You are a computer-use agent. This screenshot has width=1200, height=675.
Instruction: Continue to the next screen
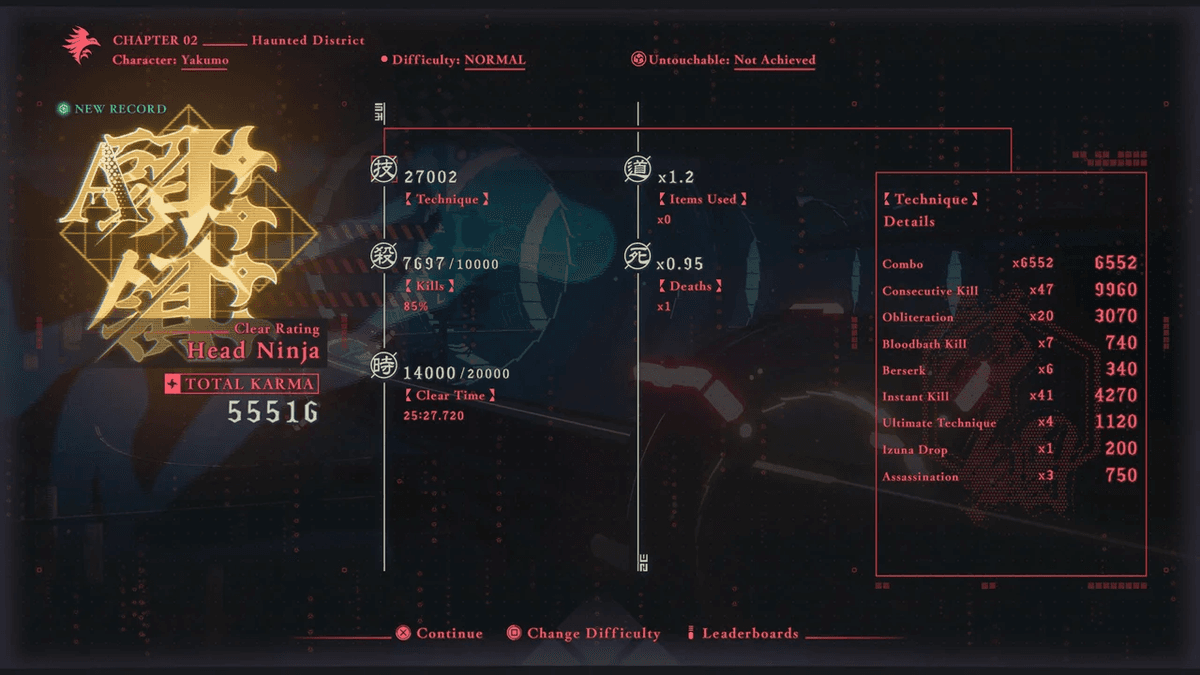click(440, 633)
